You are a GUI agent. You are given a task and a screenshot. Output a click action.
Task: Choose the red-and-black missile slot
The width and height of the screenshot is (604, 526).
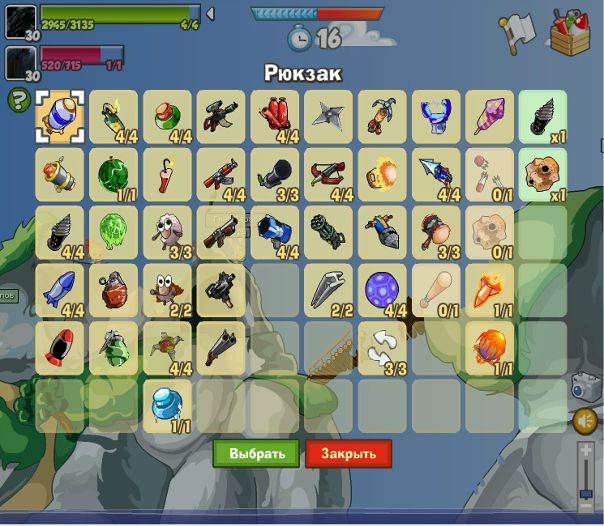[x=59, y=346]
